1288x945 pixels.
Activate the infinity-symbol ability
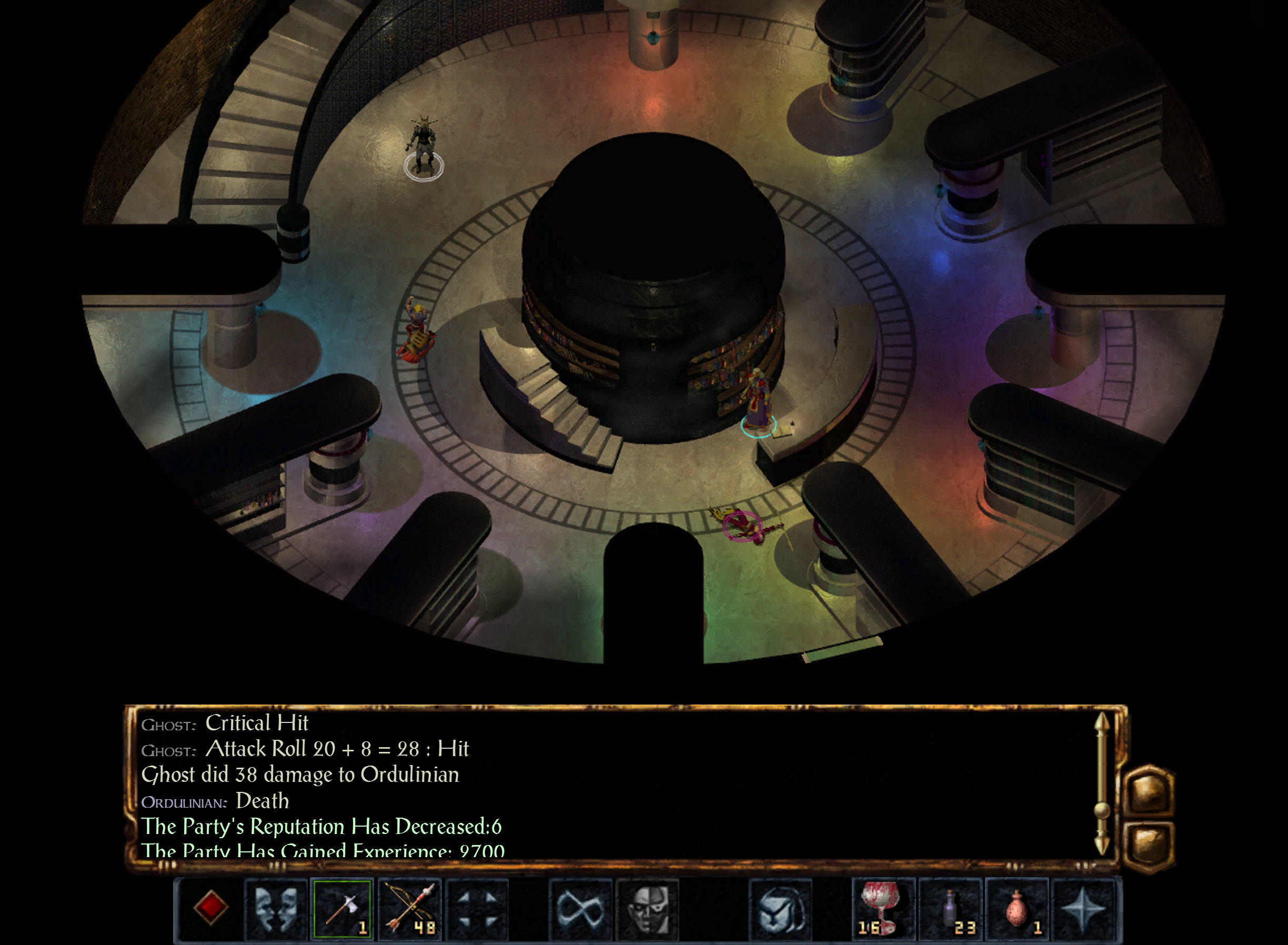(580, 908)
